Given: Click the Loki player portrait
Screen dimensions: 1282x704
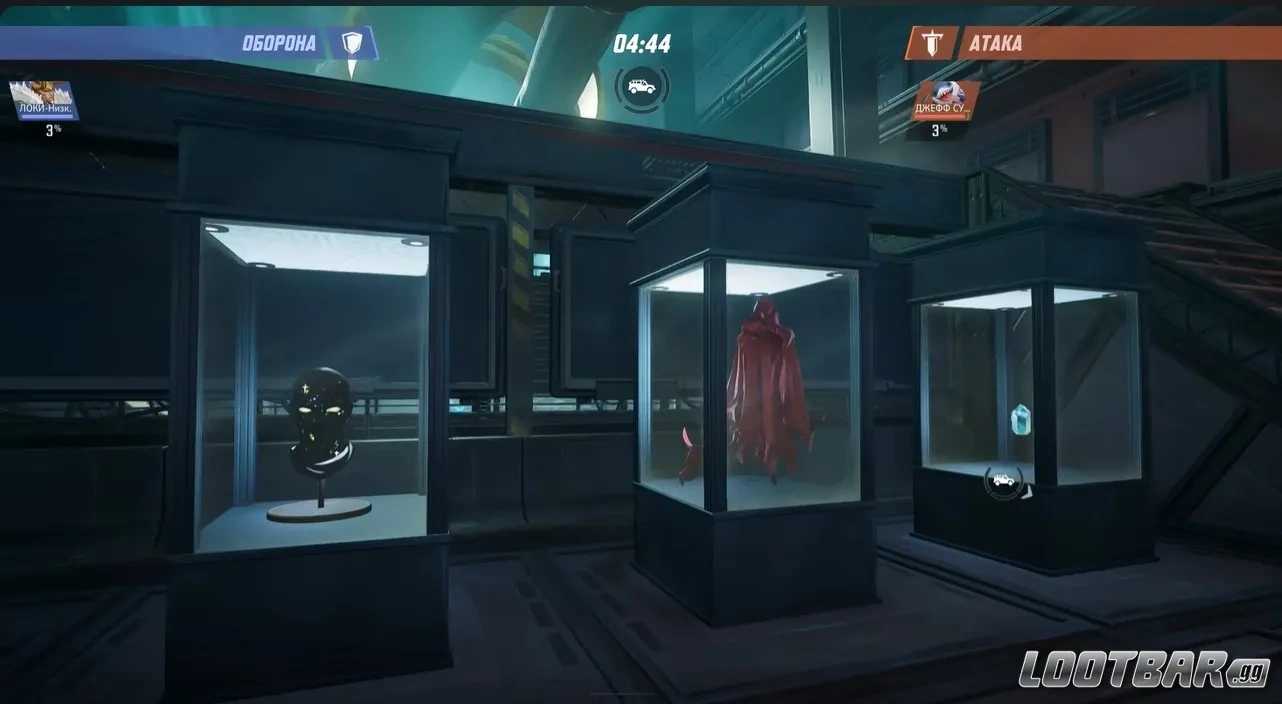Looking at the screenshot, I should pyautogui.click(x=44, y=101).
